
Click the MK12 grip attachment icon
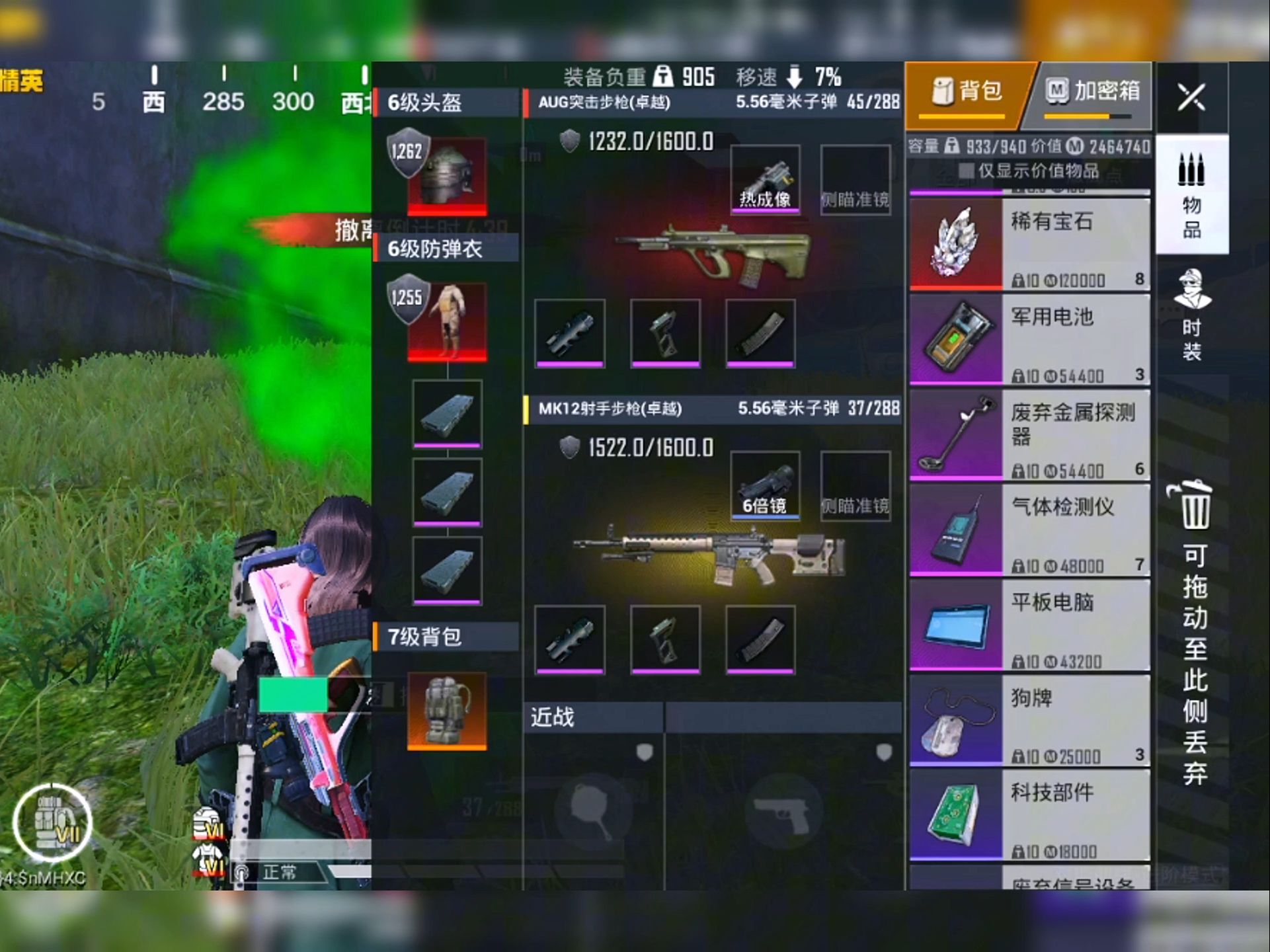665,639
